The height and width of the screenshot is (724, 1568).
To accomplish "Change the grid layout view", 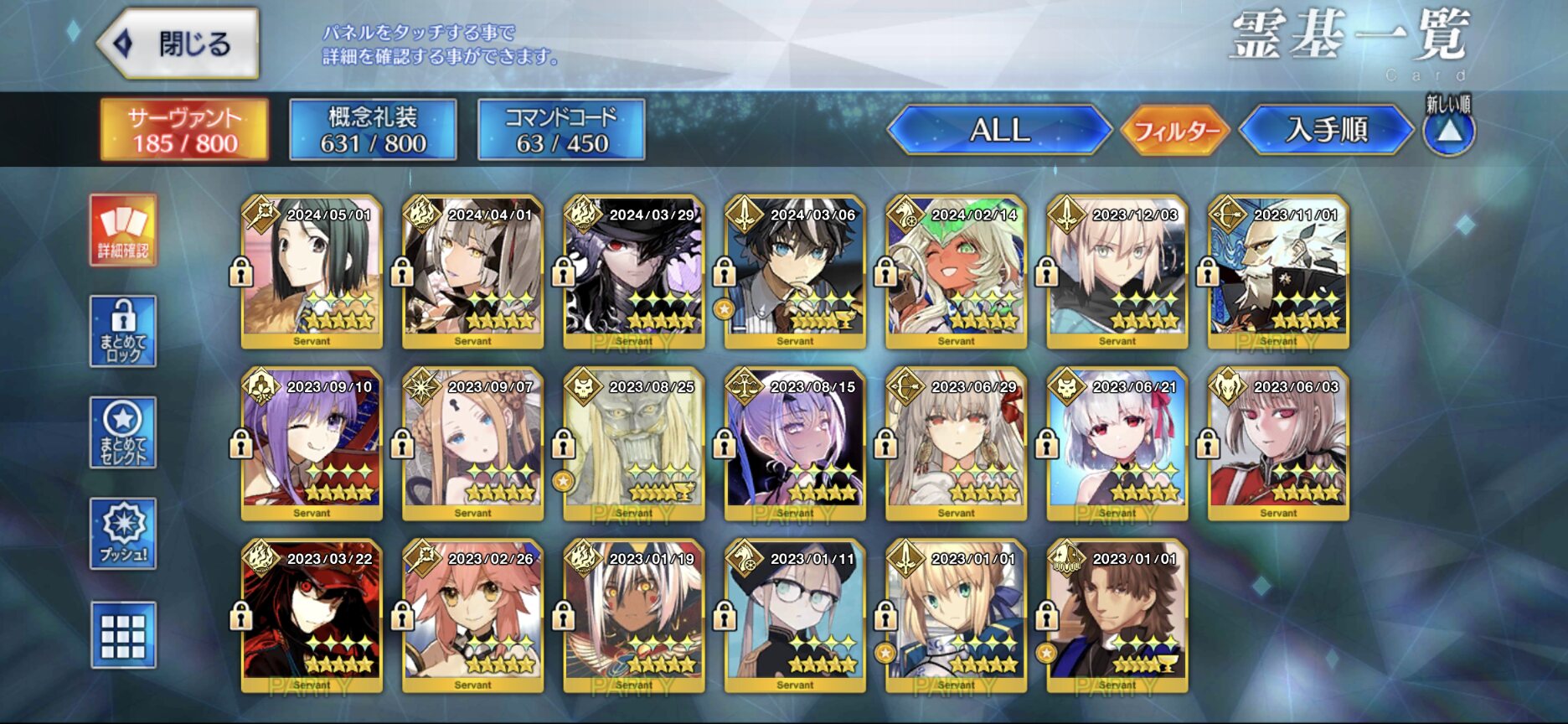I will (x=123, y=635).
